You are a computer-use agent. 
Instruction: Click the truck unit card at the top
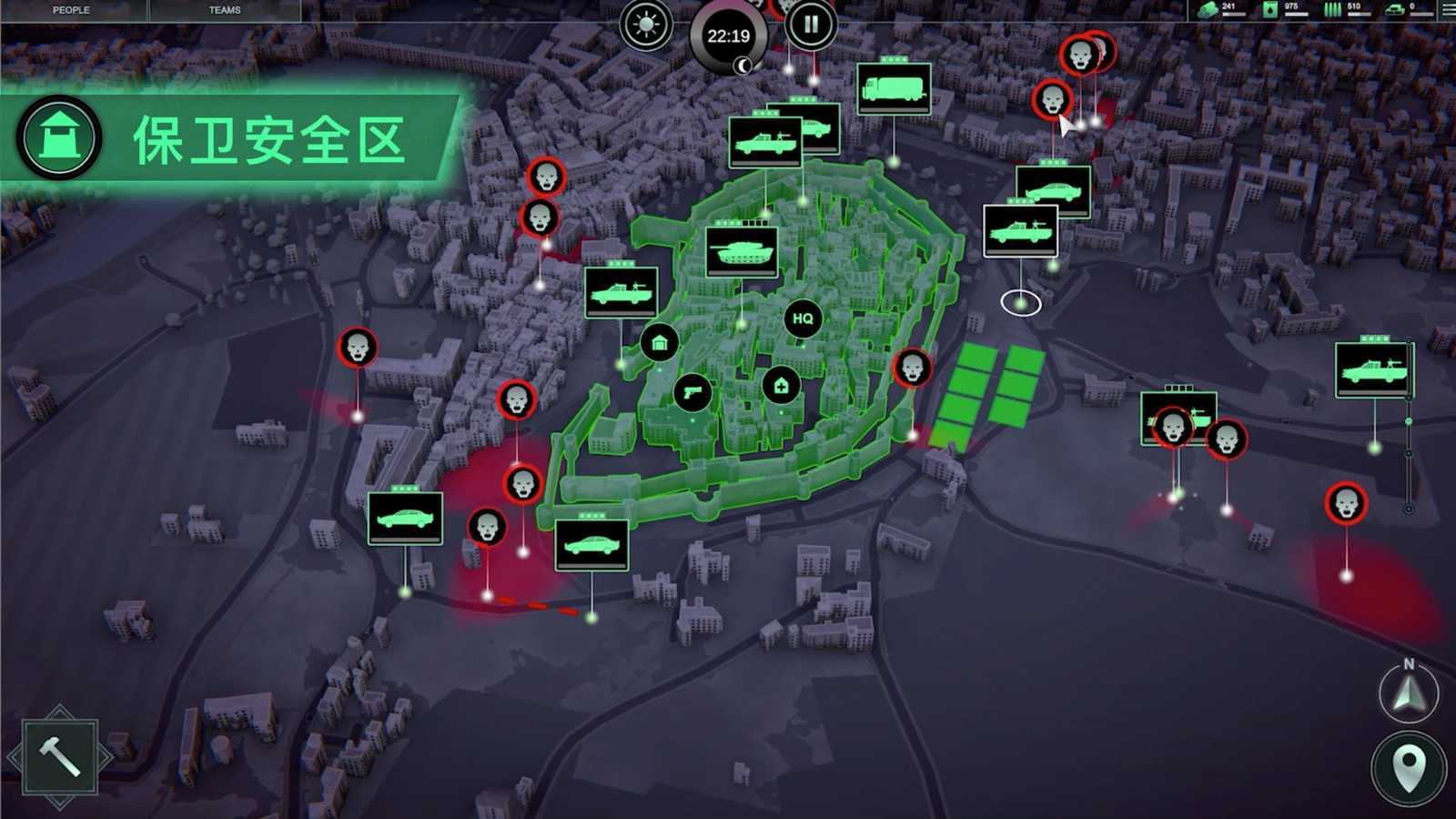[x=893, y=87]
